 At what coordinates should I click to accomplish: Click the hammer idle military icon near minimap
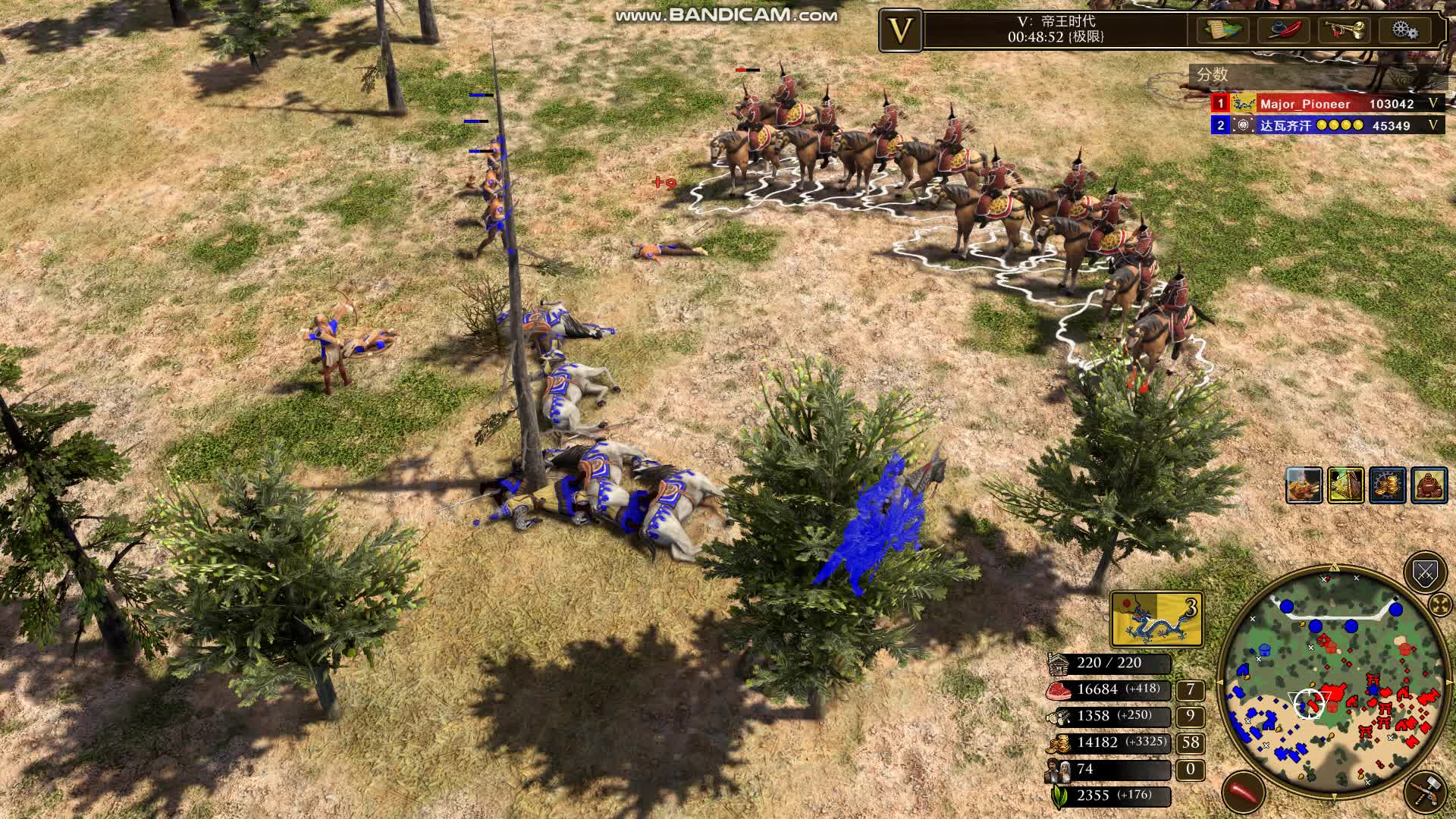(1426, 791)
